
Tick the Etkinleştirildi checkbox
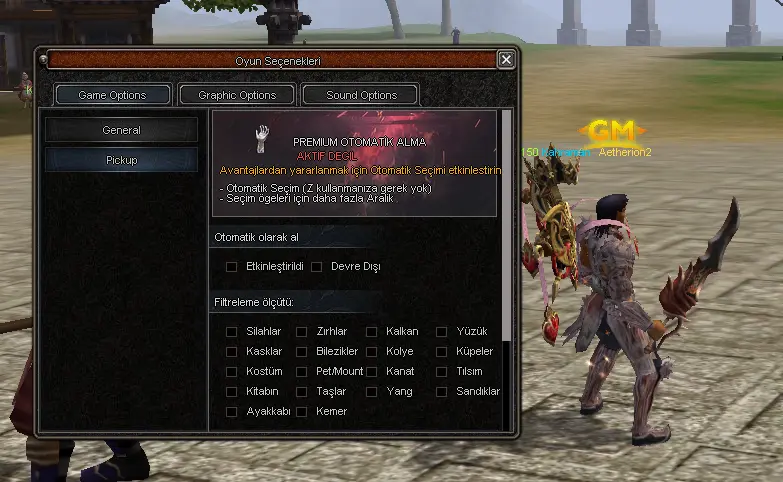pos(232,267)
